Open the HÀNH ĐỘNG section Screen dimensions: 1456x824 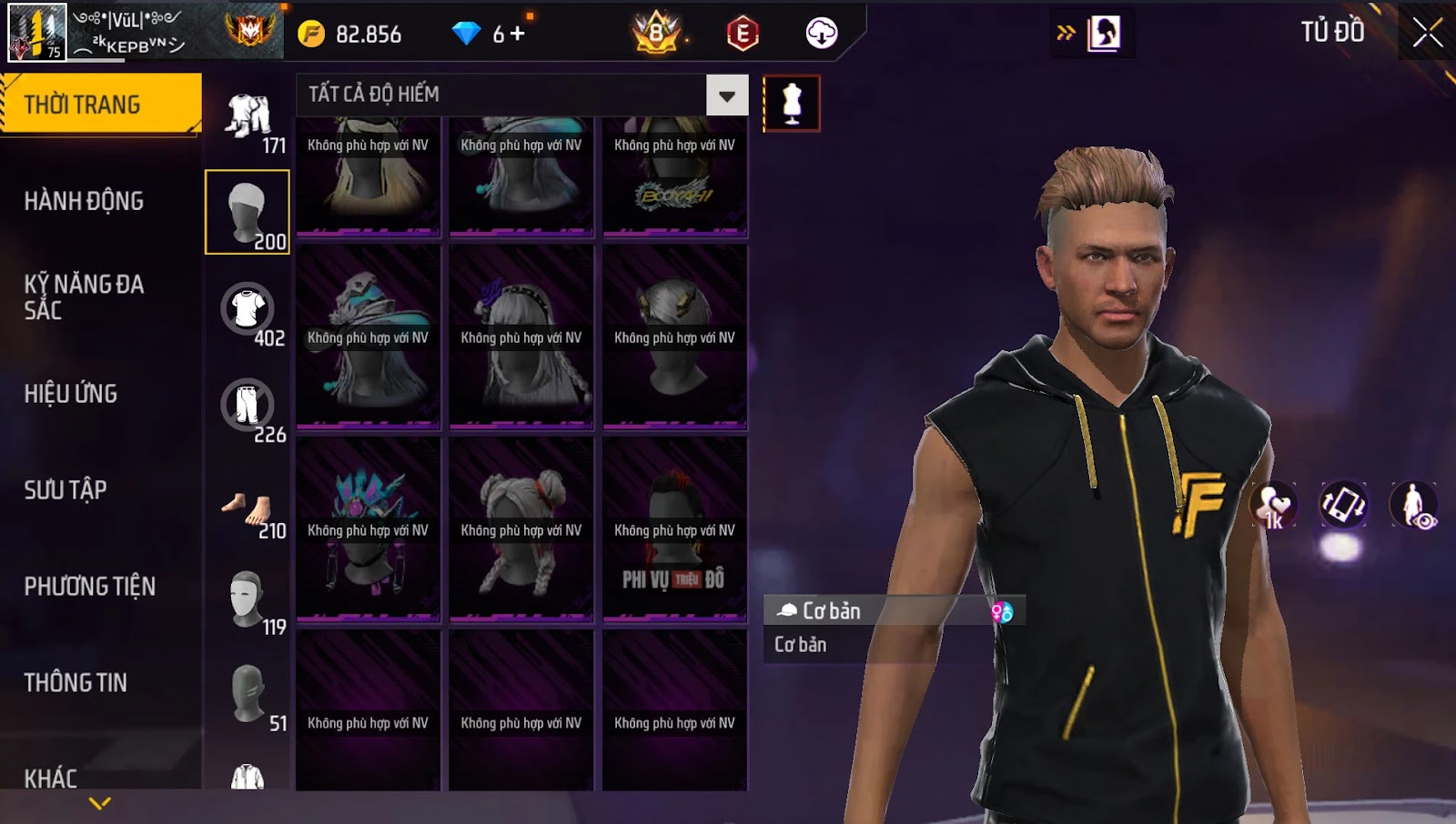[84, 201]
